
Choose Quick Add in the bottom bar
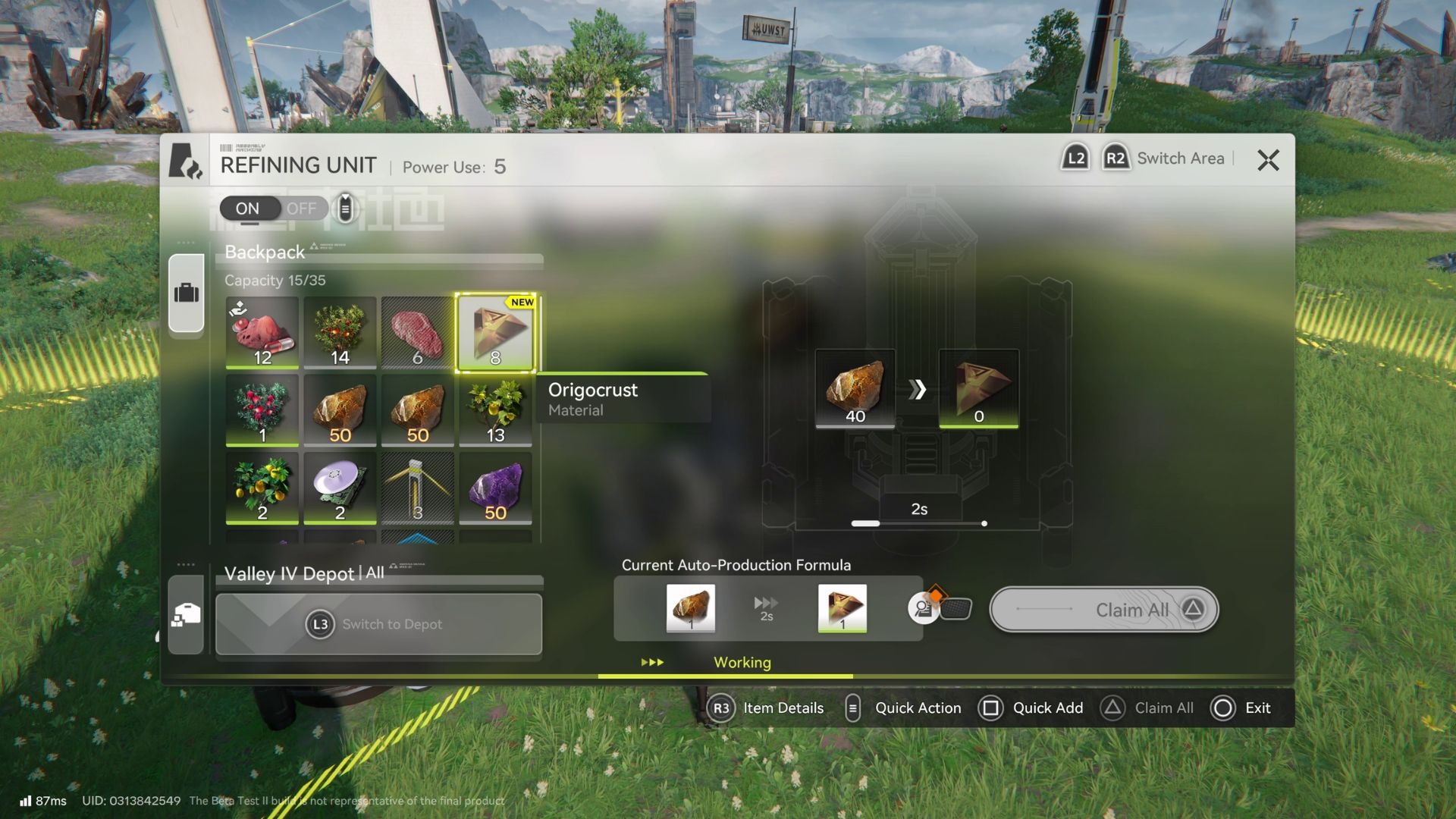tap(1031, 708)
